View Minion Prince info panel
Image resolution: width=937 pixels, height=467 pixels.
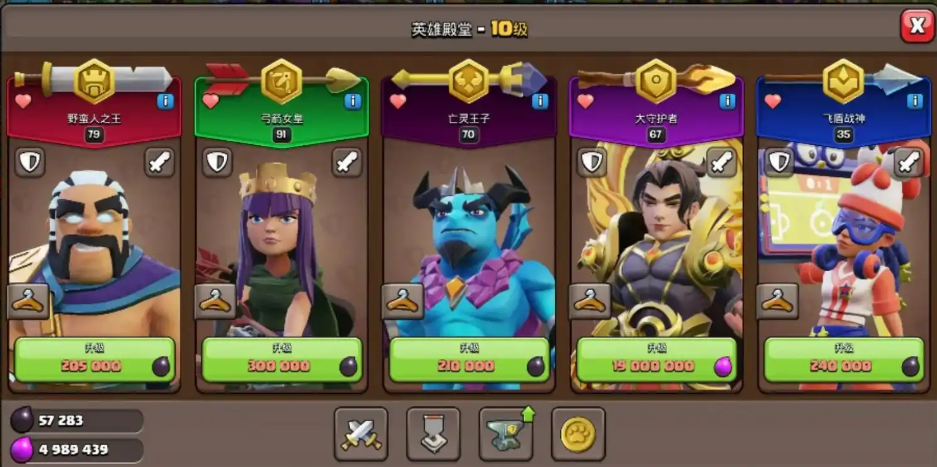pos(540,101)
